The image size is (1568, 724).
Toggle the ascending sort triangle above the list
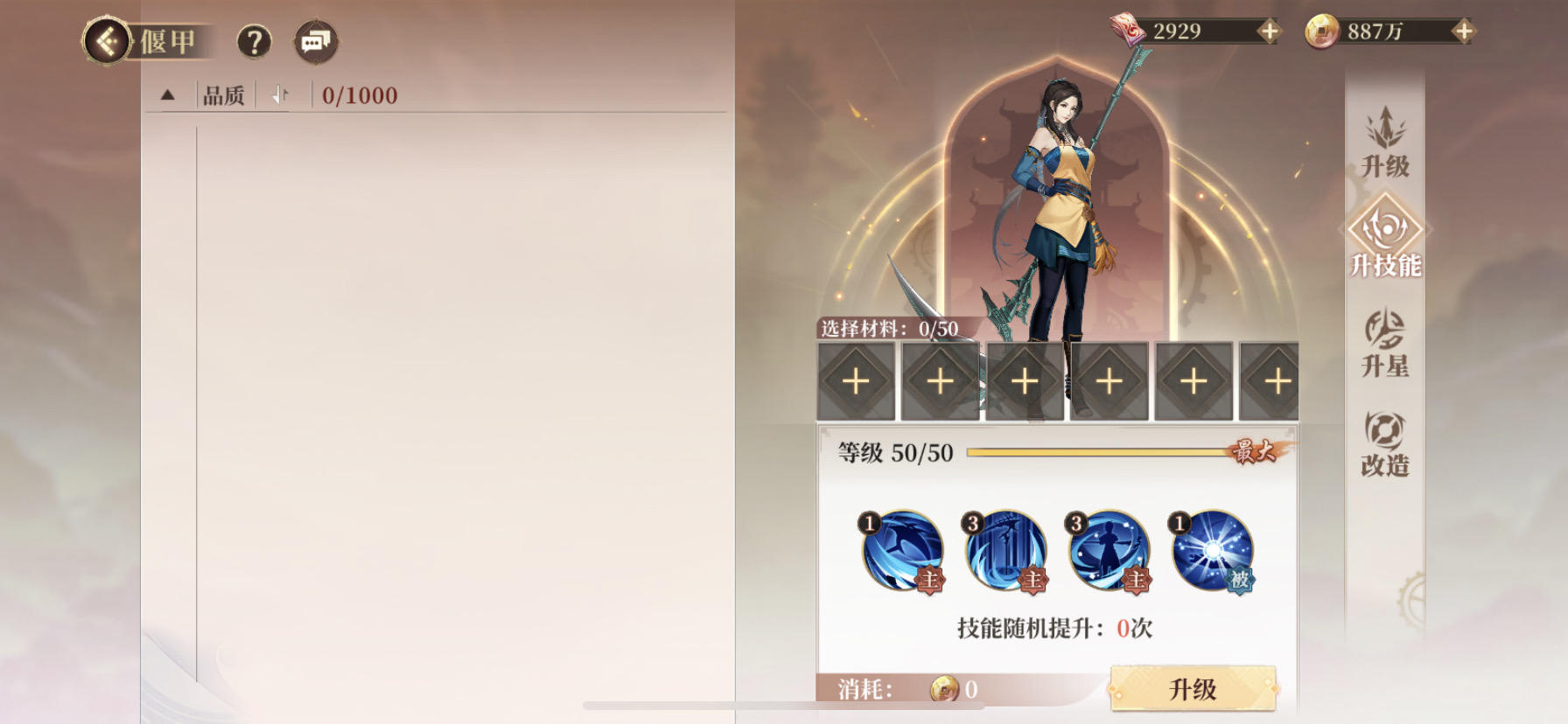tap(167, 95)
